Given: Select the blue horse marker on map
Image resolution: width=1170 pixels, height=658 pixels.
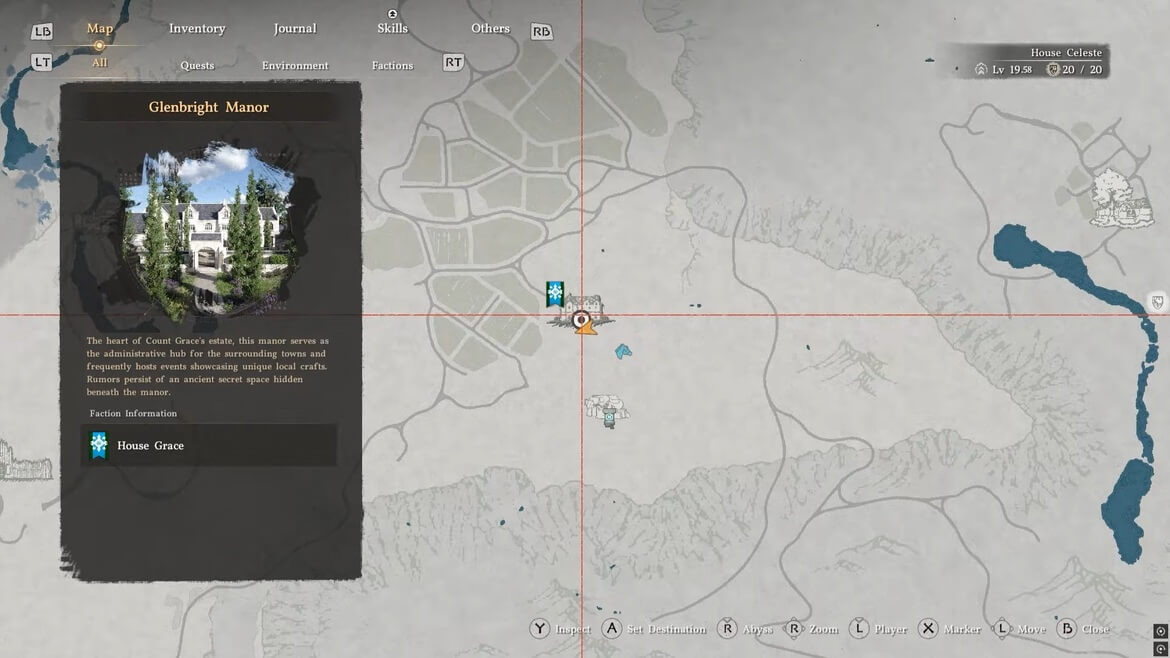Looking at the screenshot, I should pos(623,351).
